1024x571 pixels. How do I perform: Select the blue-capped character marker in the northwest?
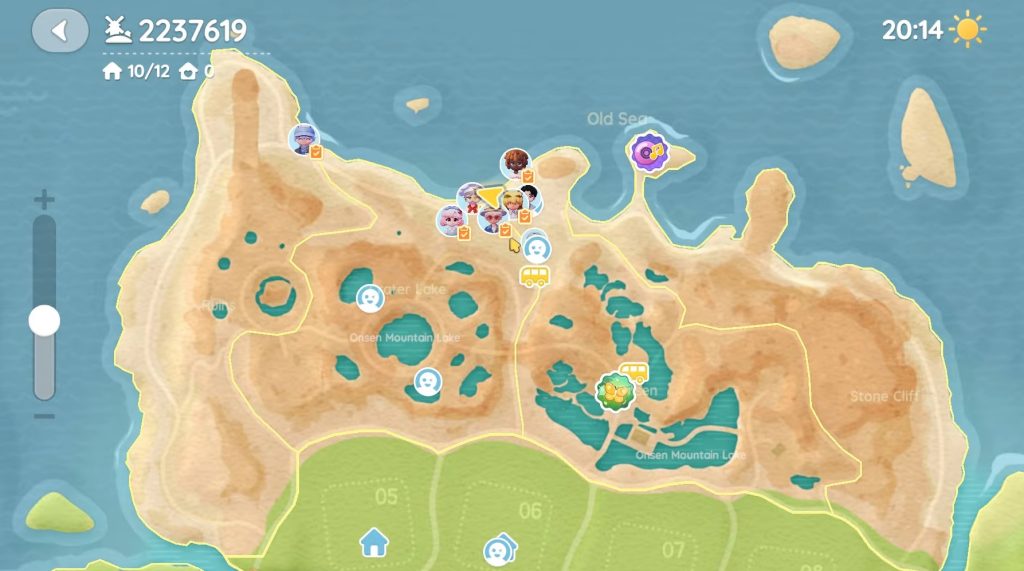[303, 139]
